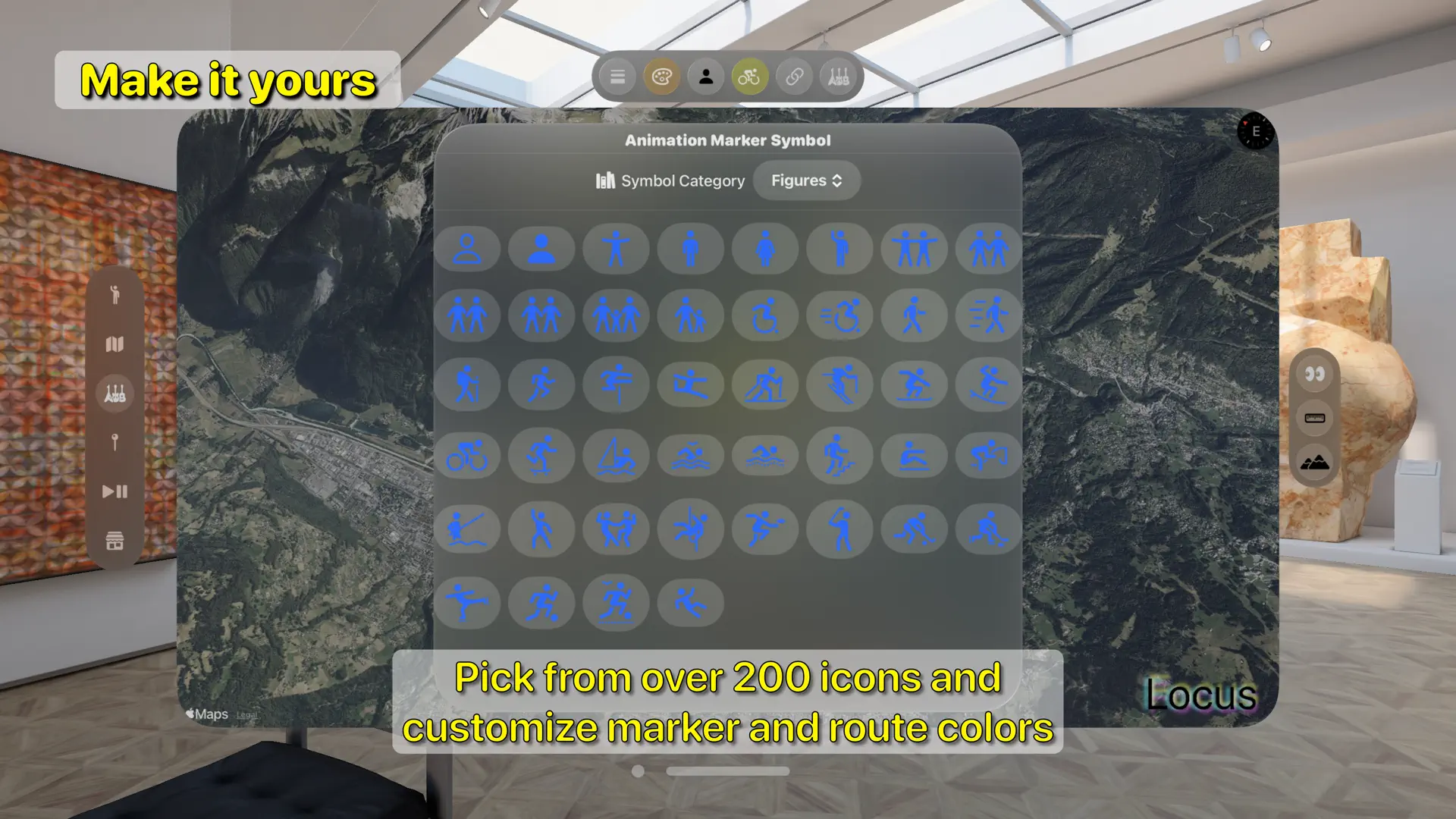Toggle the eyes visibility control on right panel

pos(1314,375)
